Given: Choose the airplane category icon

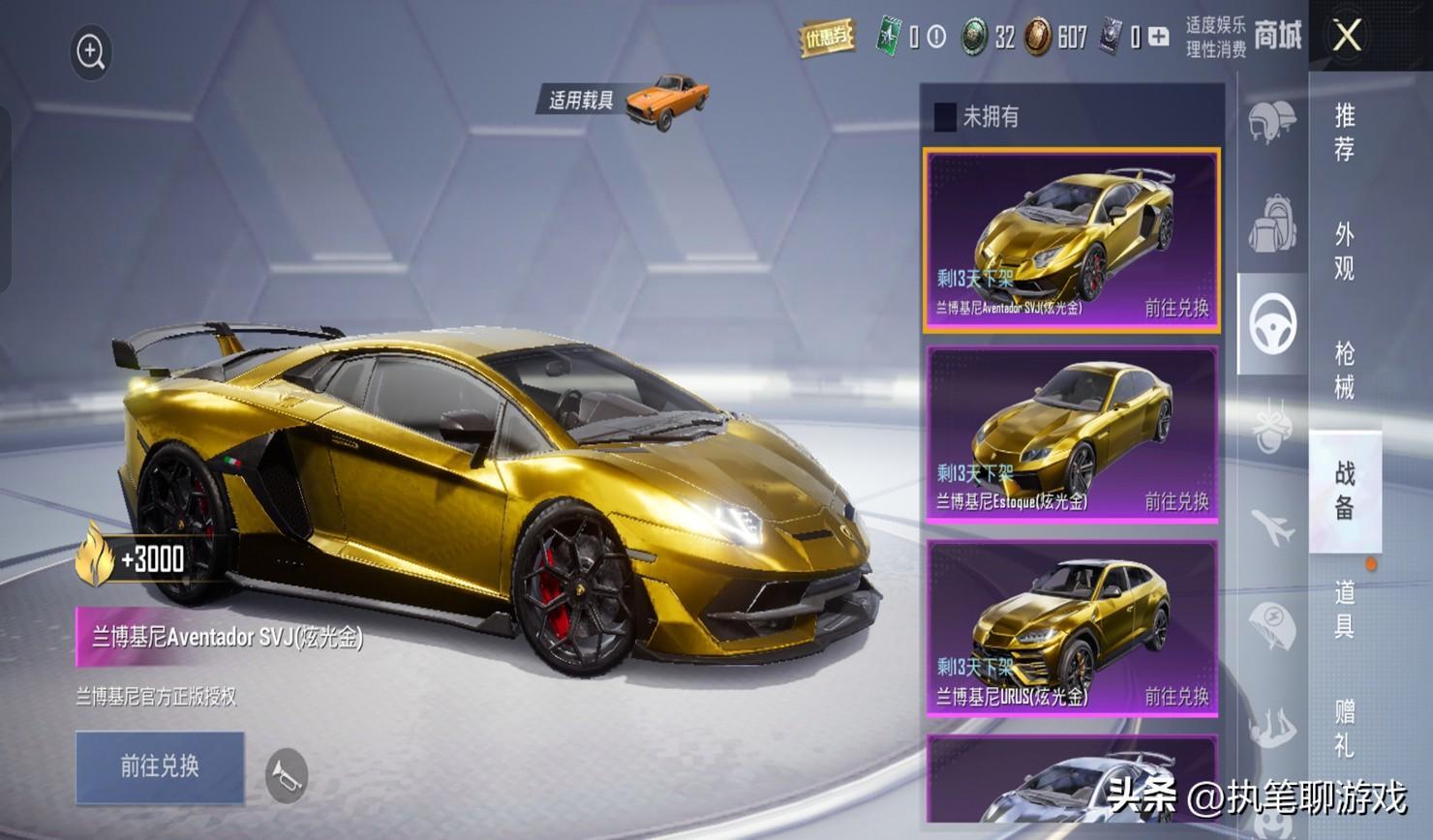Looking at the screenshot, I should [x=1271, y=527].
